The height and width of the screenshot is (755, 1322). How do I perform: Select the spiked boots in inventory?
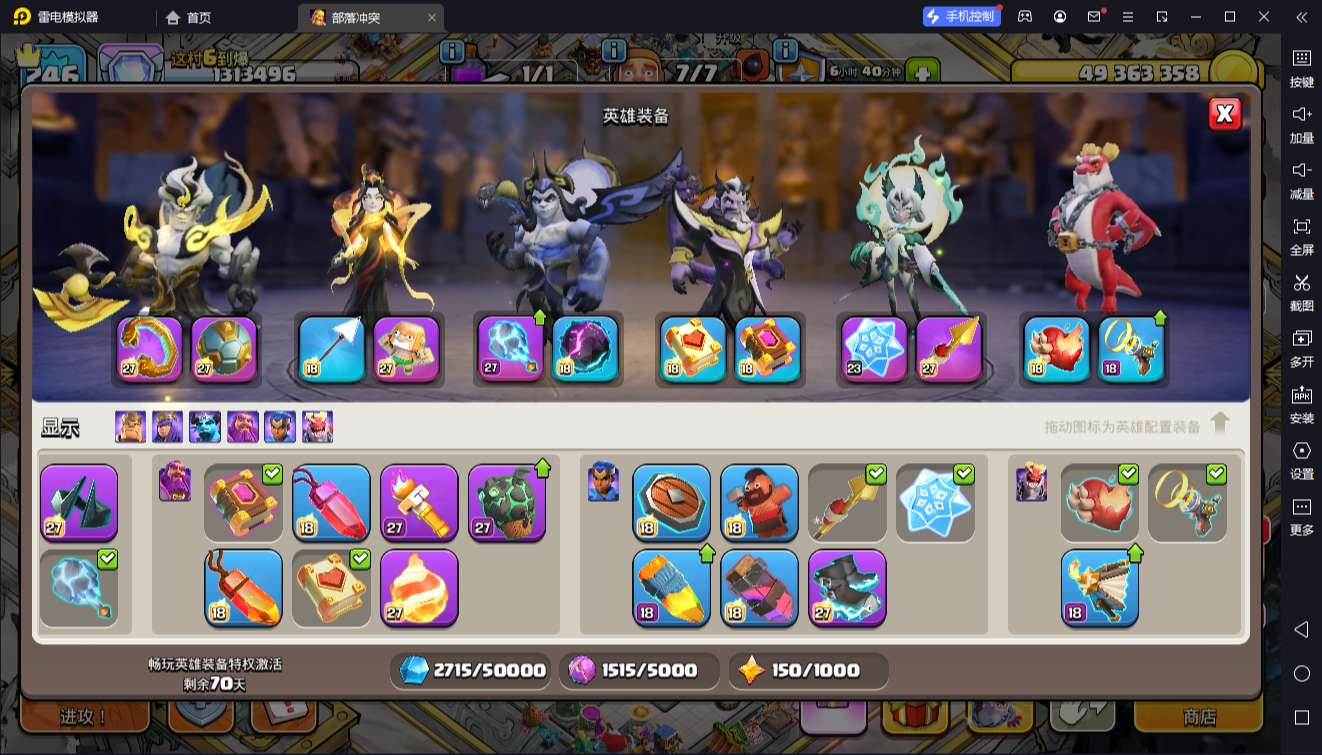79,502
